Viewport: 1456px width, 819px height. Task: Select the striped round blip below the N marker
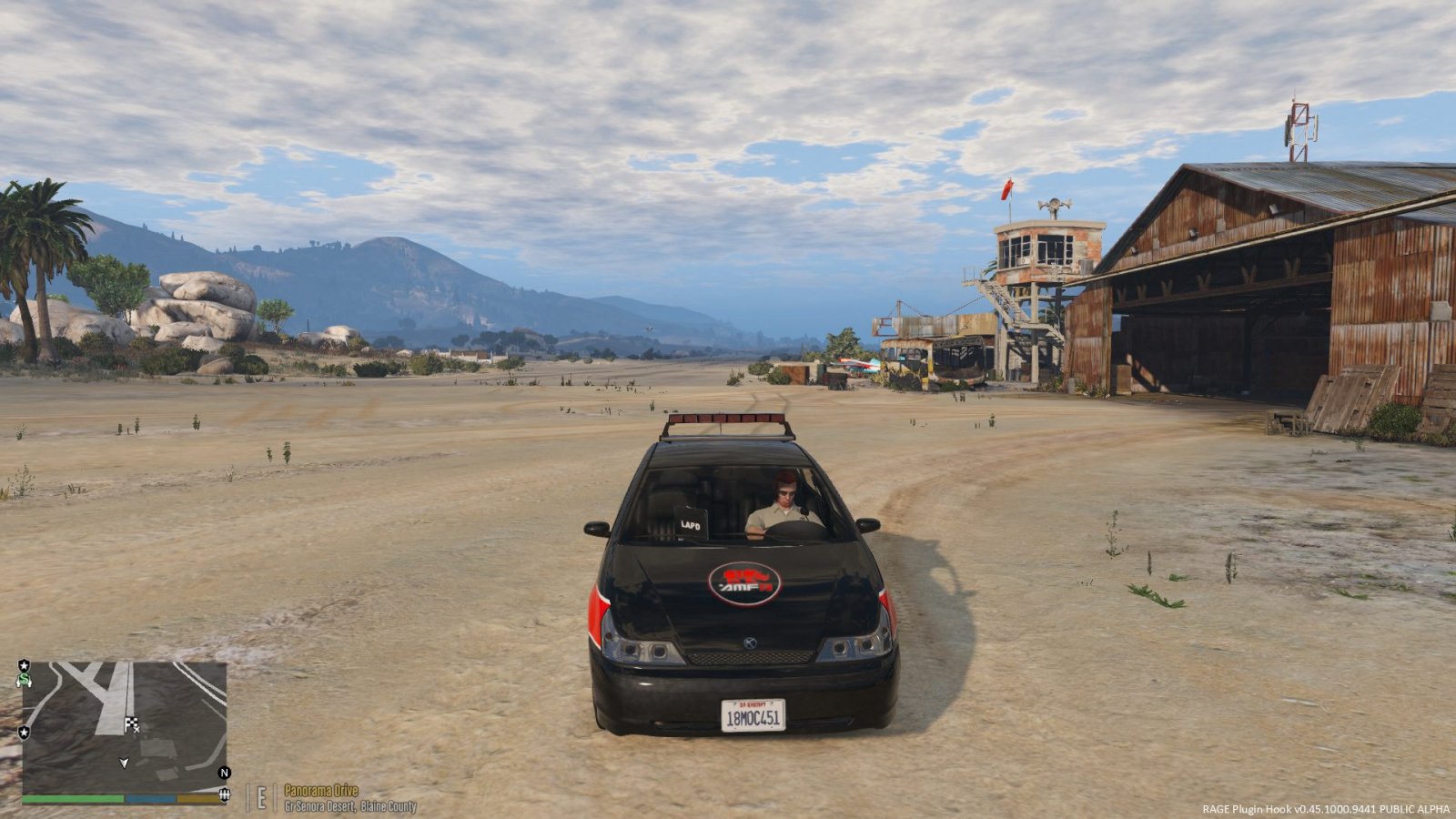[x=224, y=796]
